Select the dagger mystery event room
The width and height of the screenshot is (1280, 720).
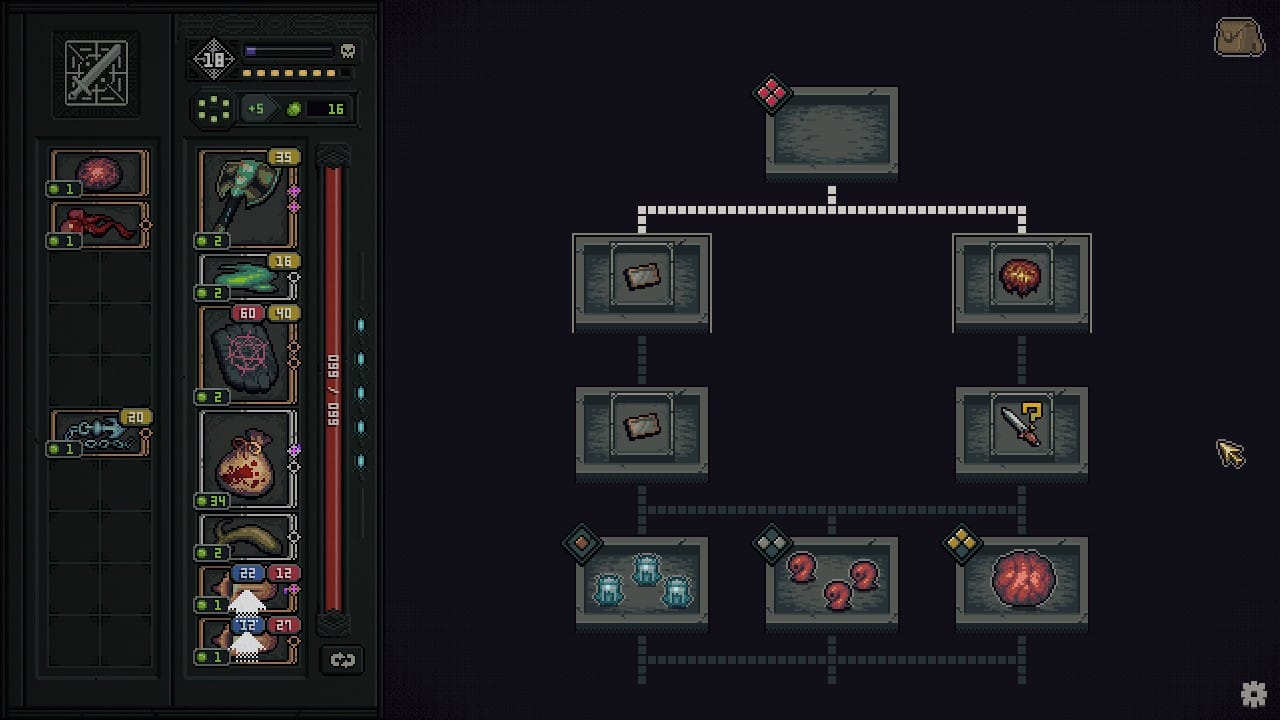[x=1021, y=427]
